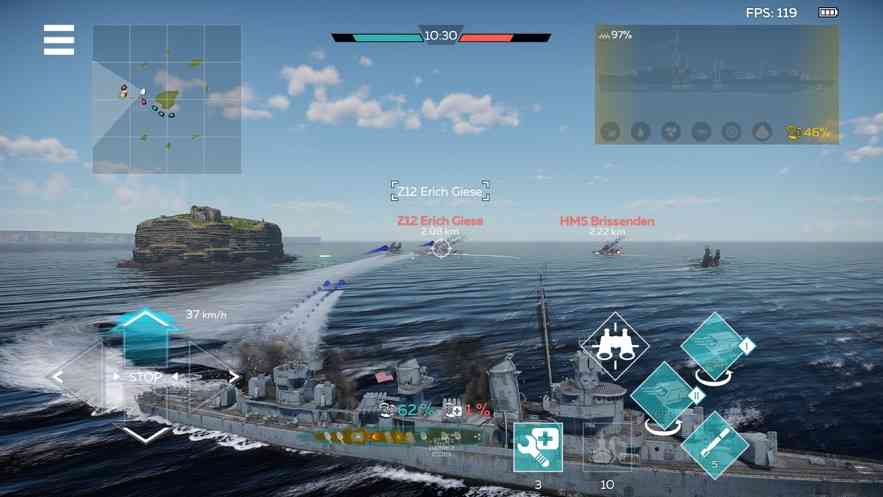The height and width of the screenshot is (497, 883).
Task: Use the repair kit wrench button
Action: (x=538, y=447)
